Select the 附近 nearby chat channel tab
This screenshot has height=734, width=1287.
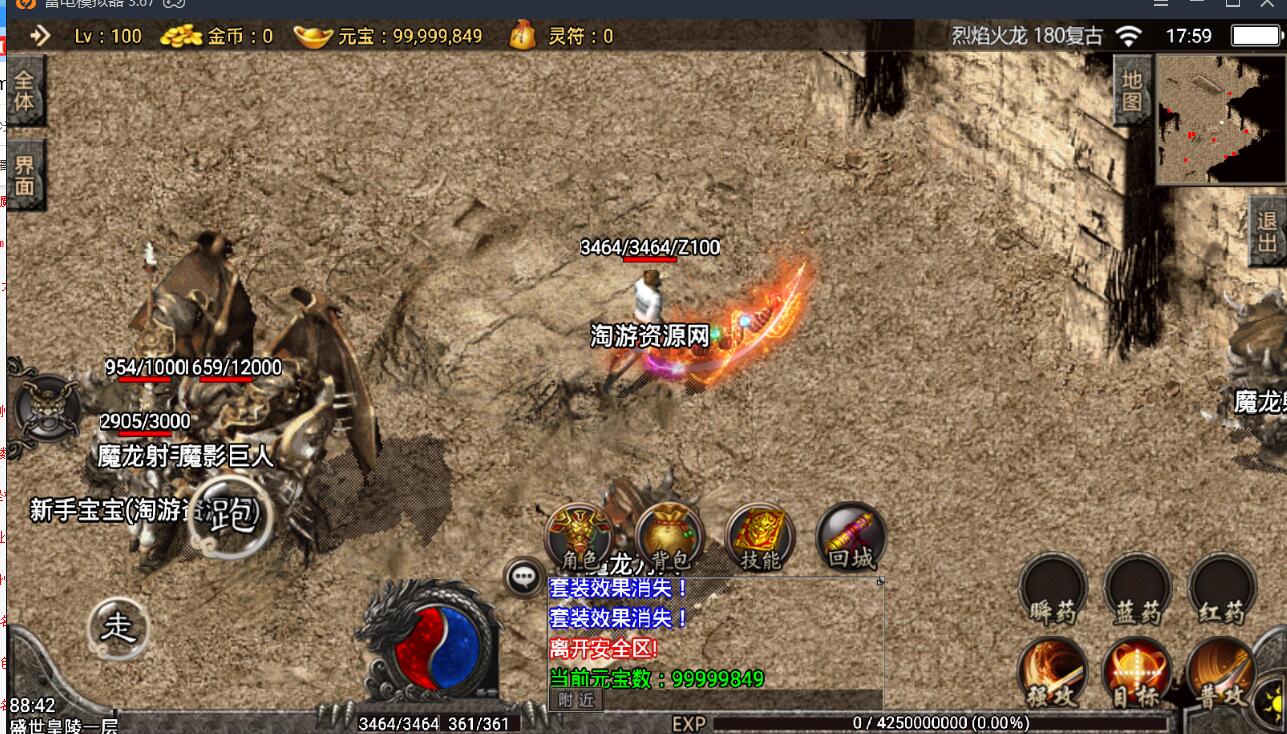(x=576, y=700)
